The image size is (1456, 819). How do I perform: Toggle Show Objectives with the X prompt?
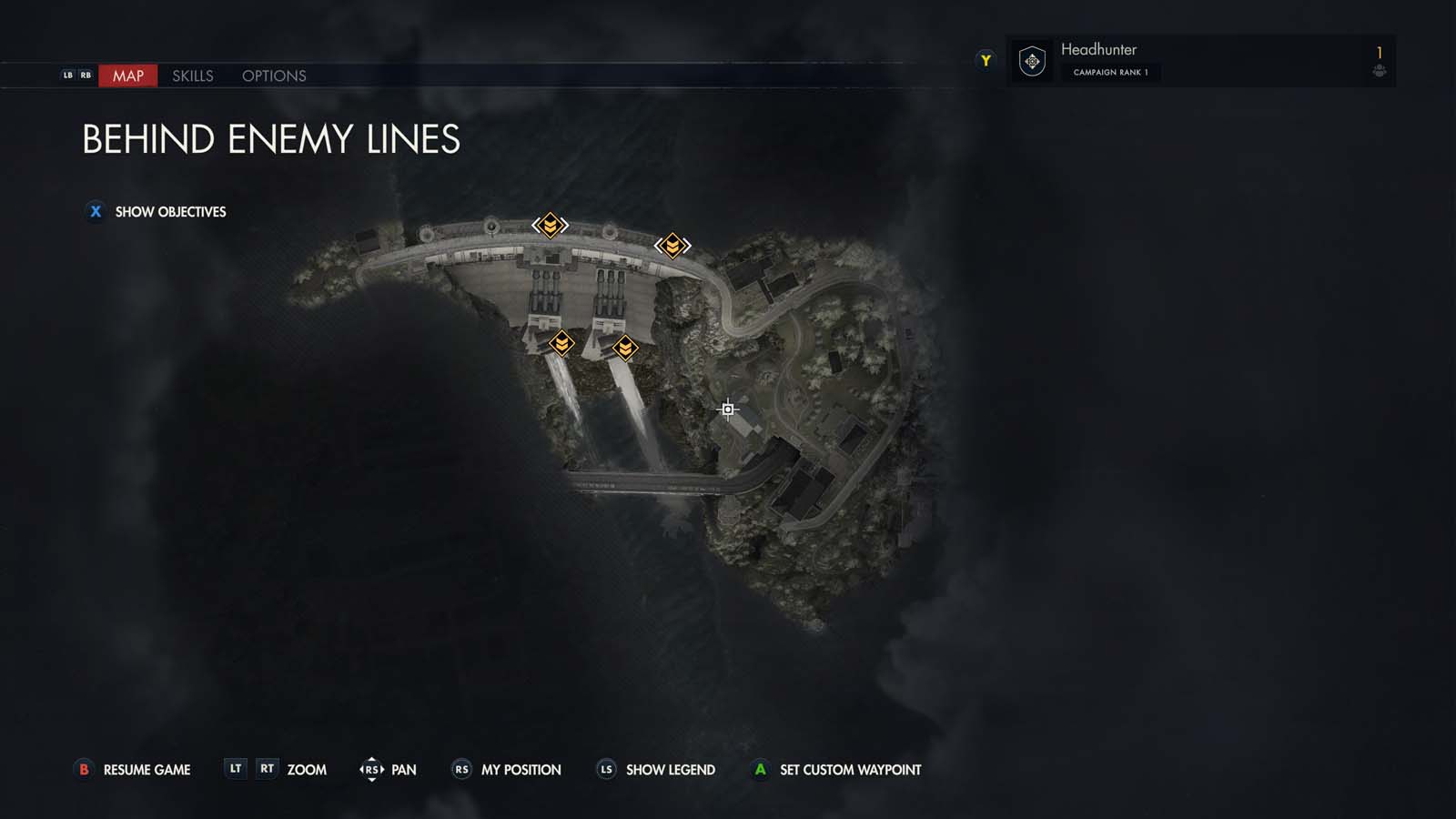(95, 211)
